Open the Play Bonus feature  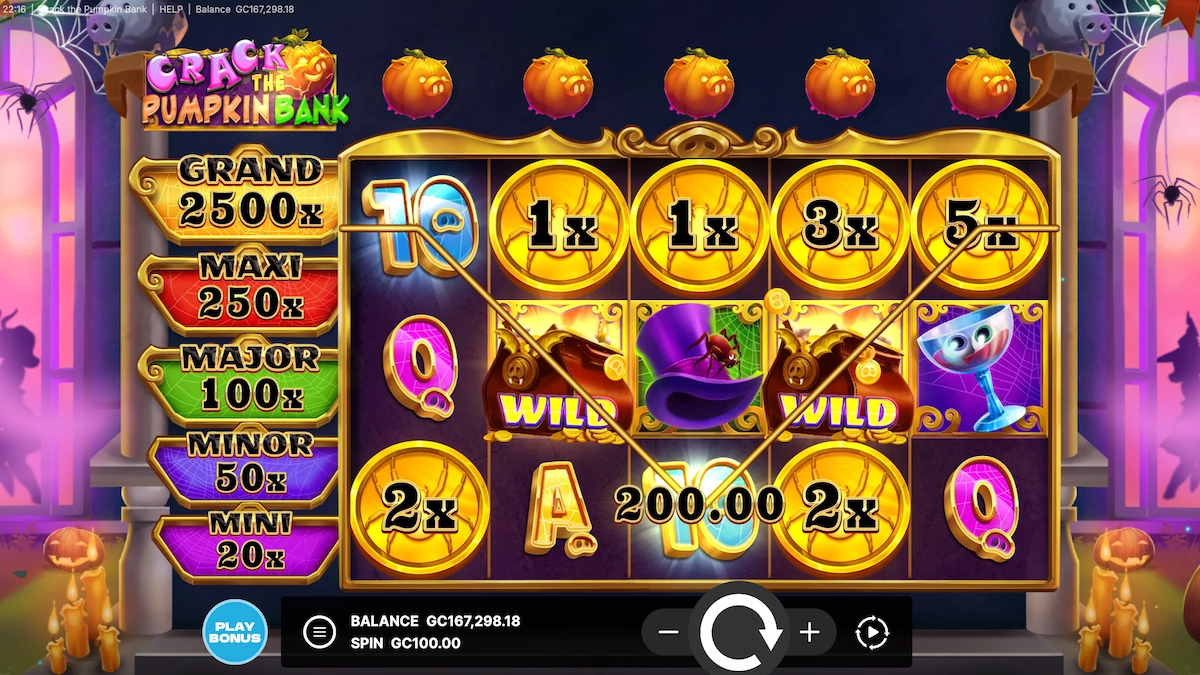tap(235, 632)
